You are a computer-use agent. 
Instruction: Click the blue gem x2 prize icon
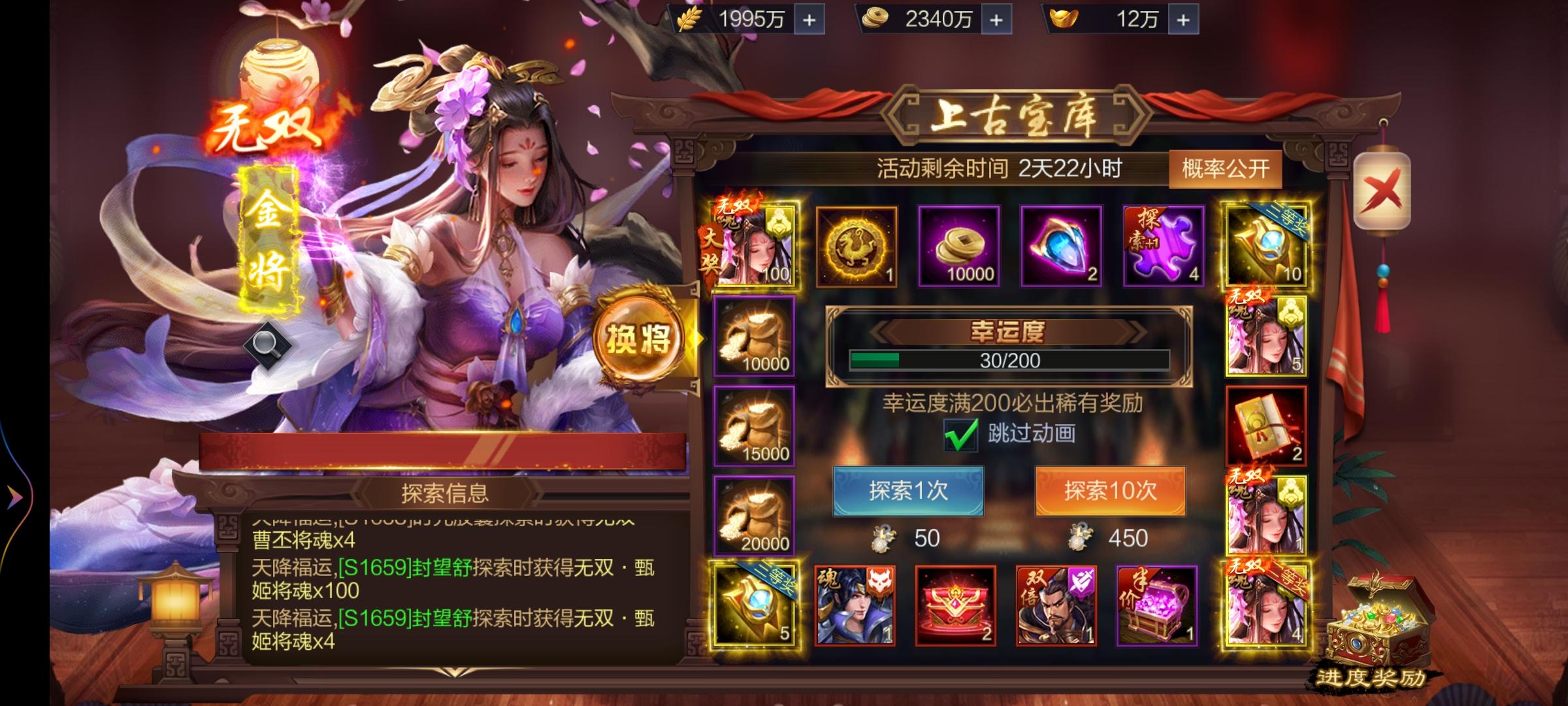pyautogui.click(x=1061, y=245)
